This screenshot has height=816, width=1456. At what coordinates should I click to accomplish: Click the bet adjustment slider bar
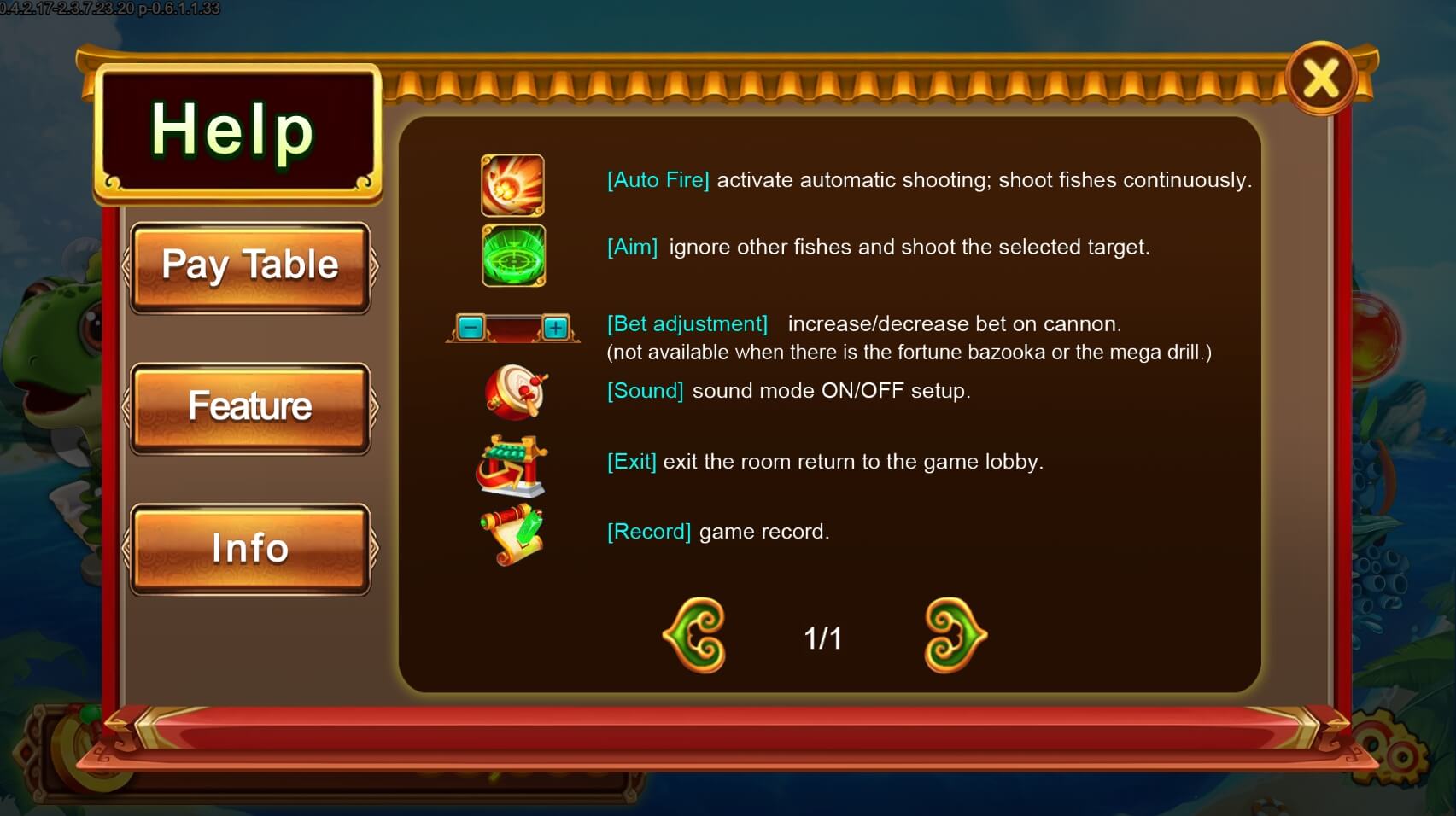[512, 326]
